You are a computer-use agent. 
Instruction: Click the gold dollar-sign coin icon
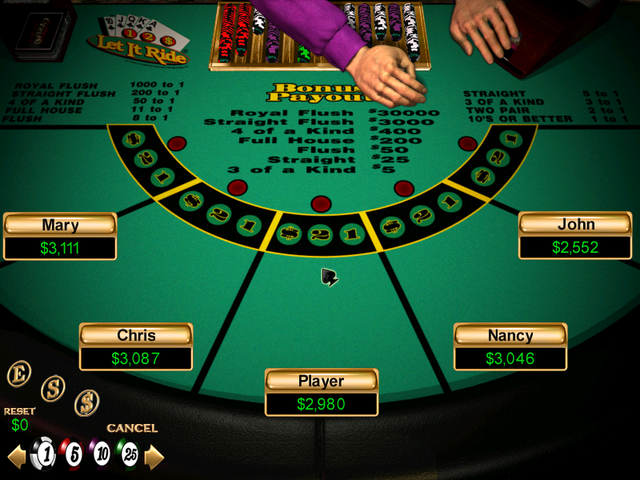pyautogui.click(x=87, y=402)
